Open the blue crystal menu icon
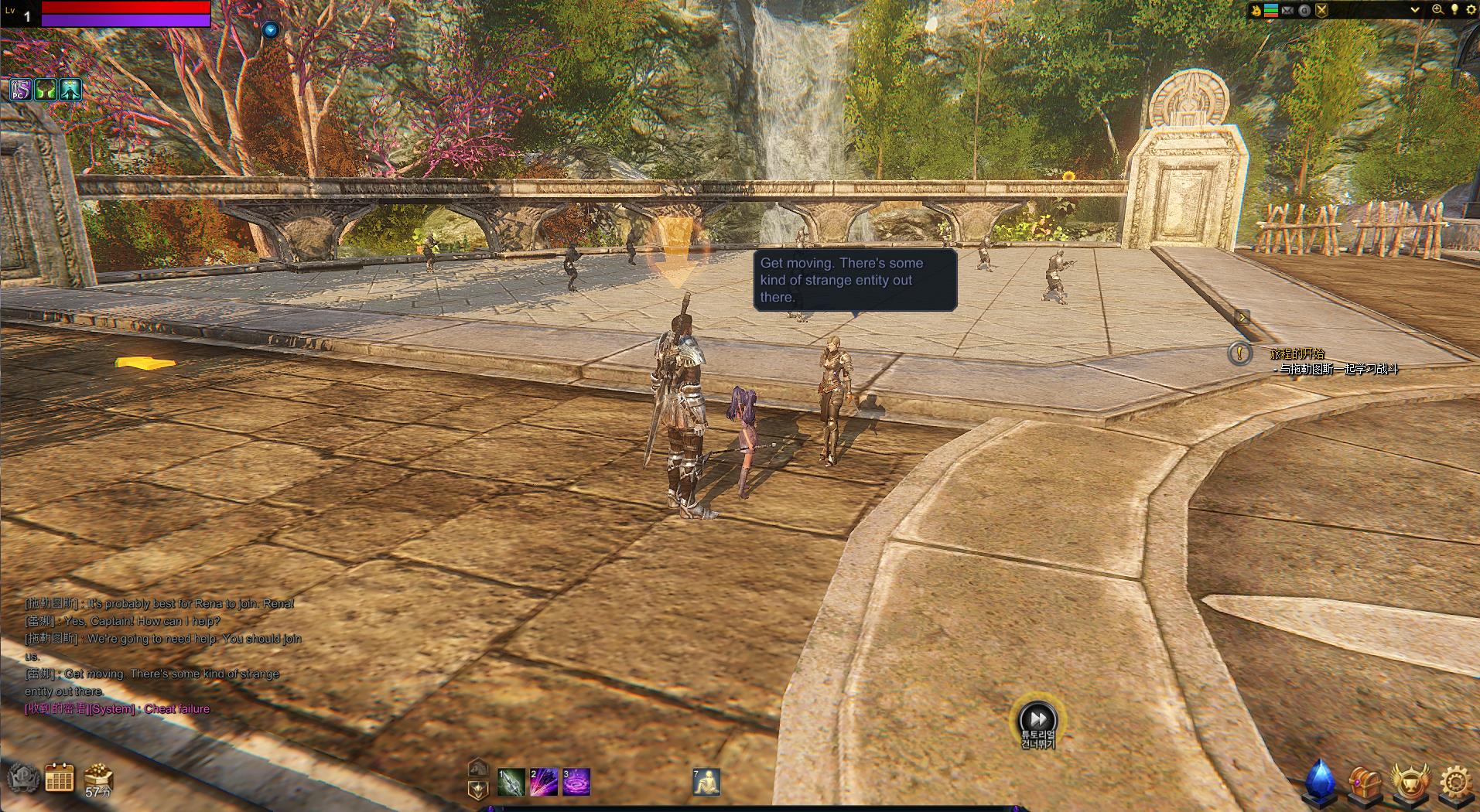The width and height of the screenshot is (1480, 812). [x=1321, y=781]
